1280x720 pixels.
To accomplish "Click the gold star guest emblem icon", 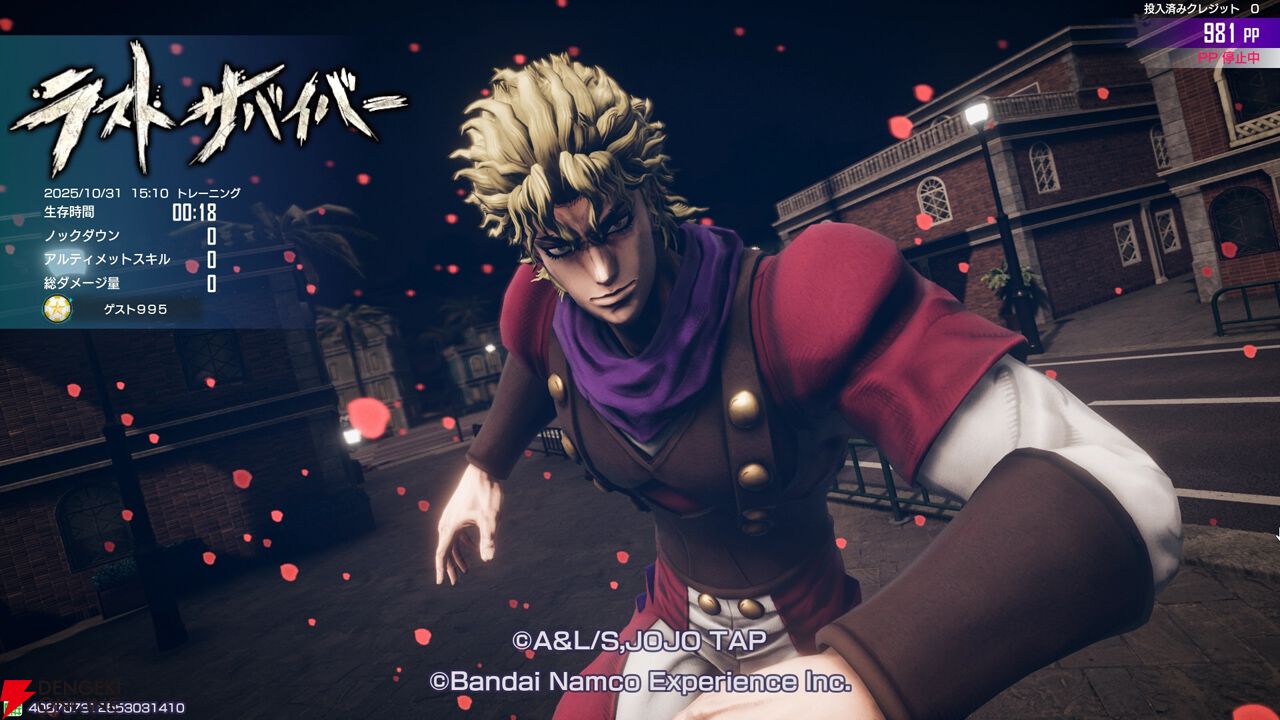I will coord(58,310).
